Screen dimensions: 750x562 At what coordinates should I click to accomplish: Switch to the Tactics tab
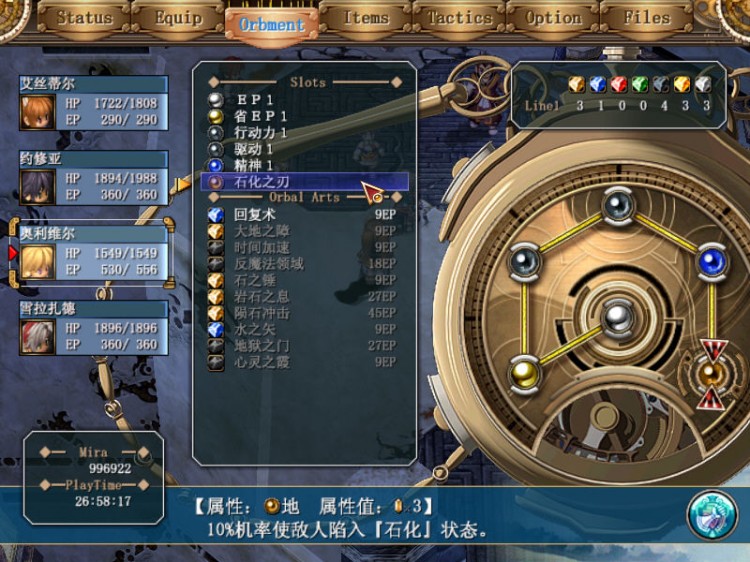pos(459,18)
